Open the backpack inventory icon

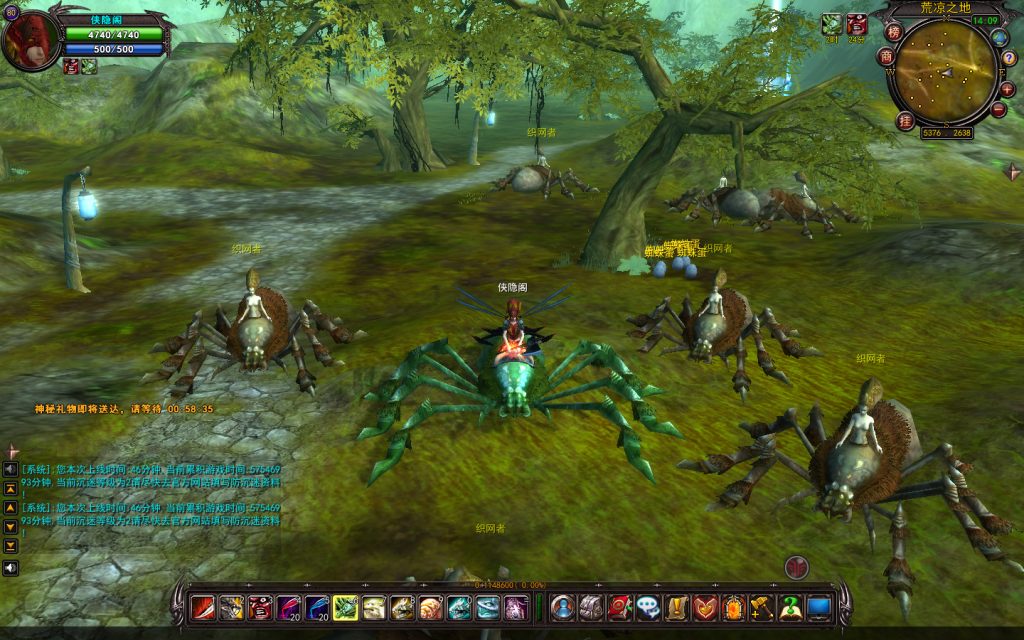click(590, 606)
